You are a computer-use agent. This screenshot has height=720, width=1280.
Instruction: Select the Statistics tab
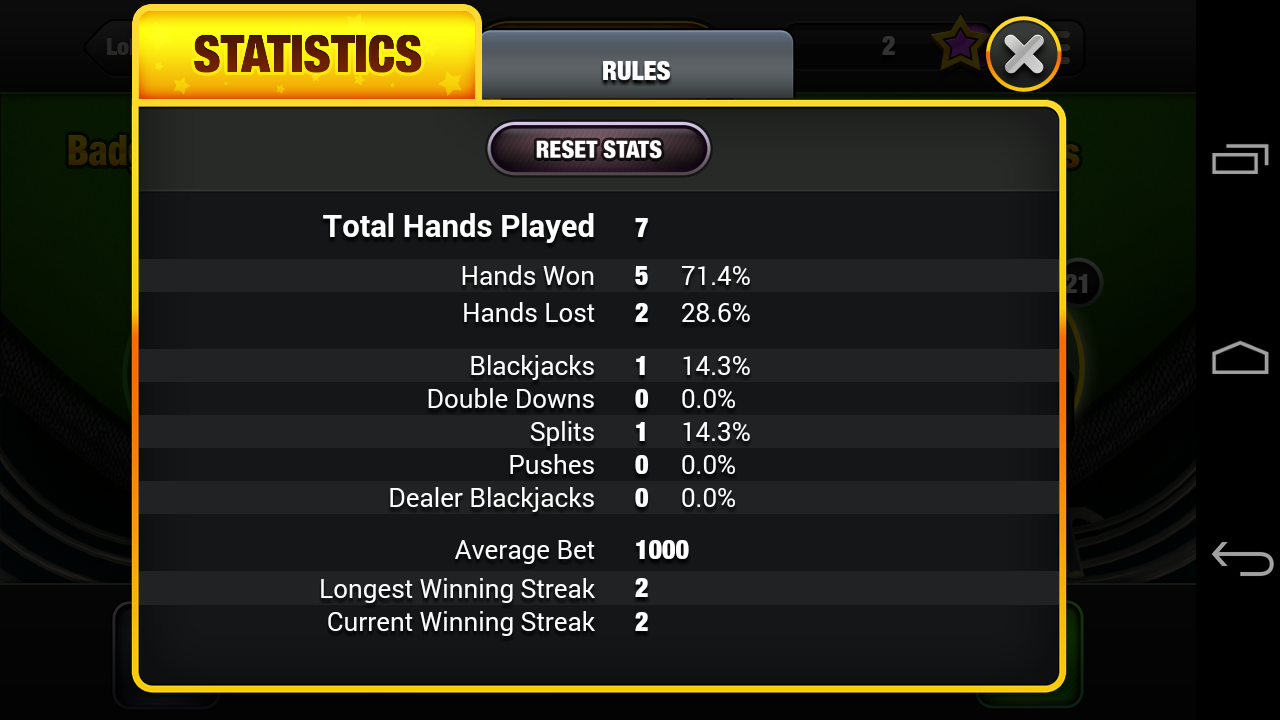coord(307,55)
